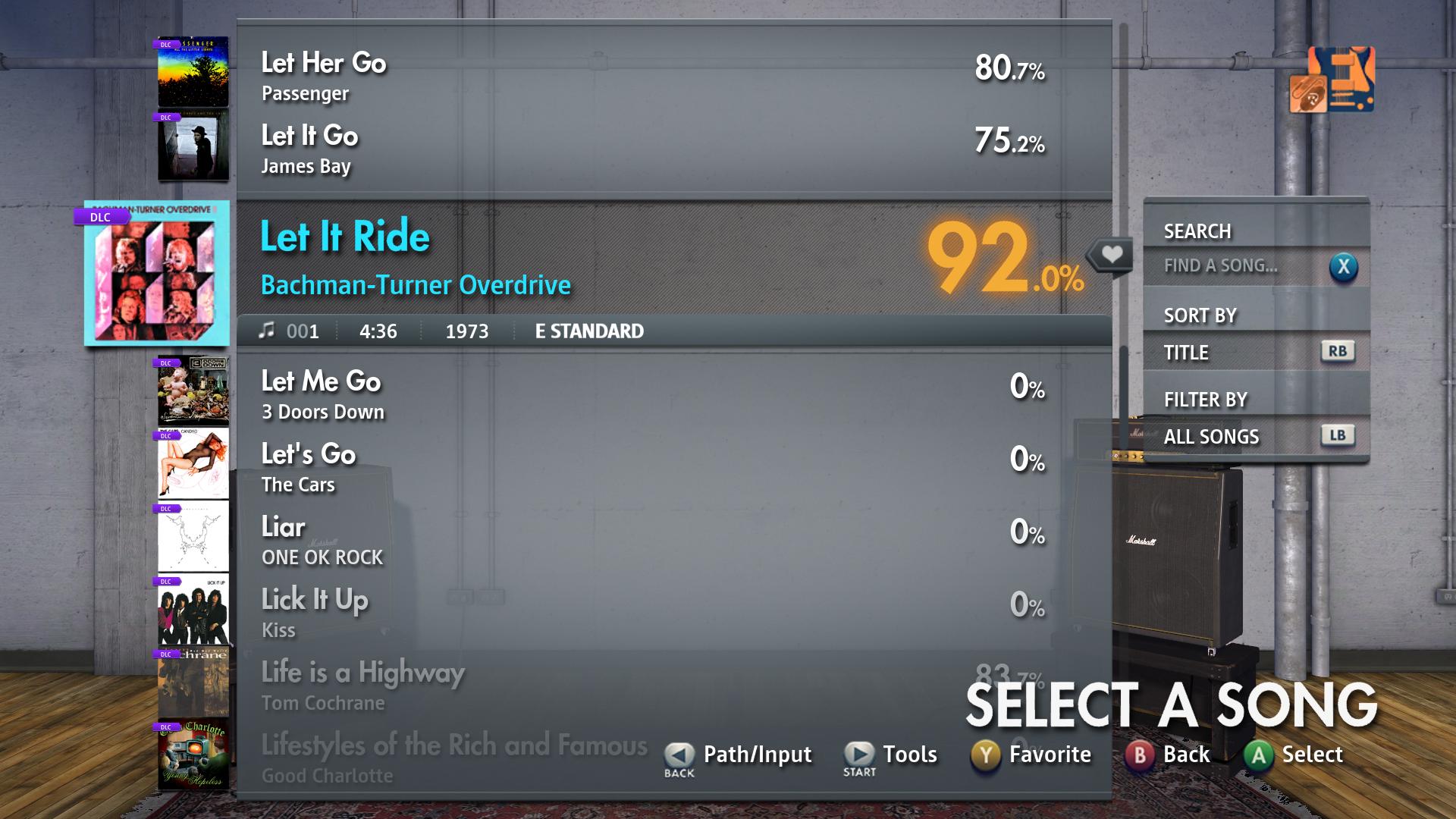Image resolution: width=1456 pixels, height=819 pixels.
Task: Expand the SORT BY section
Action: point(1201,315)
